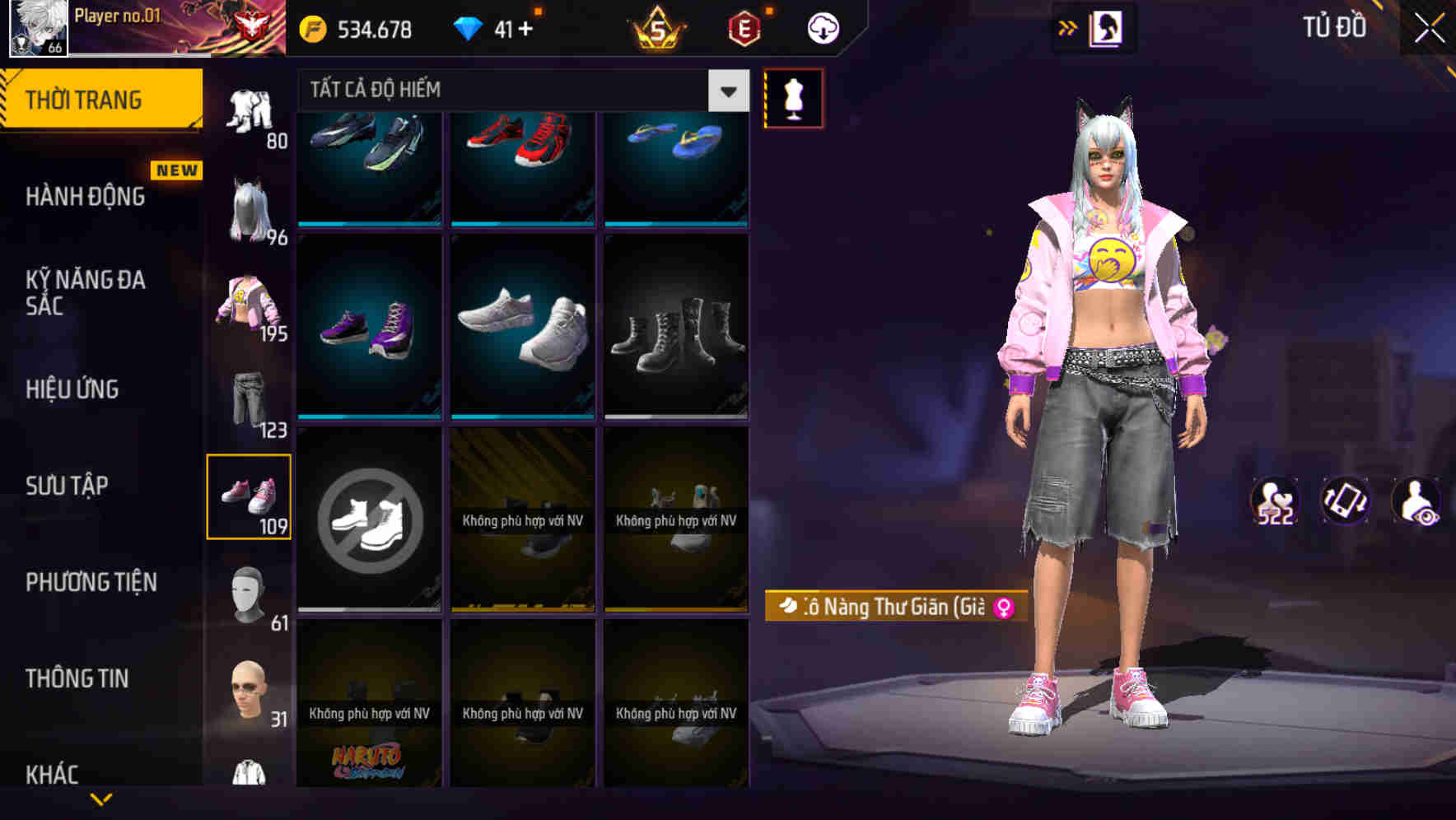Click the cyan progress bar under the blue sneakers
1456x820 pixels.
368,223
